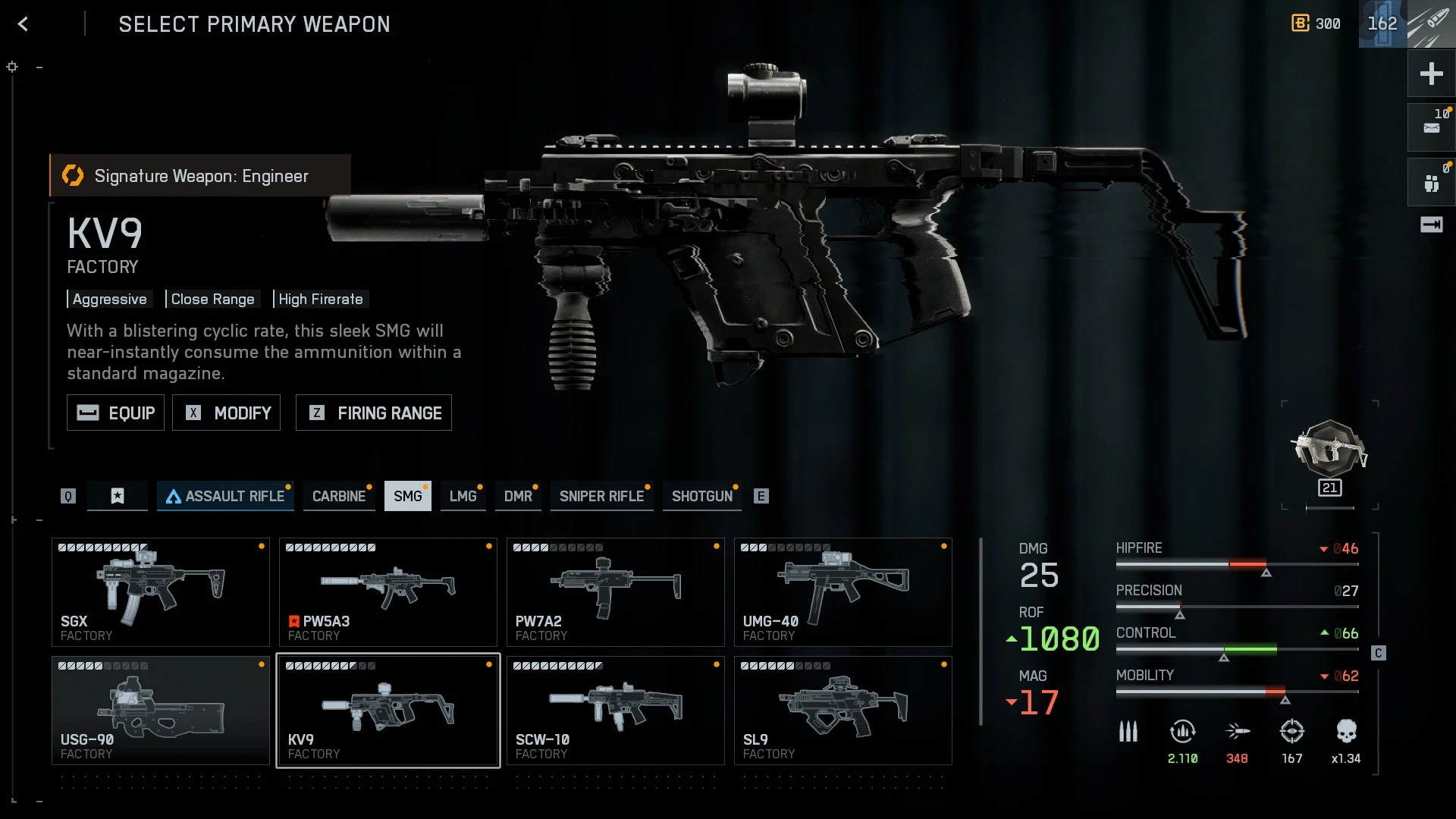This screenshot has height=819, width=1456.
Task: Open the Modify weapon screen
Action: coord(226,413)
